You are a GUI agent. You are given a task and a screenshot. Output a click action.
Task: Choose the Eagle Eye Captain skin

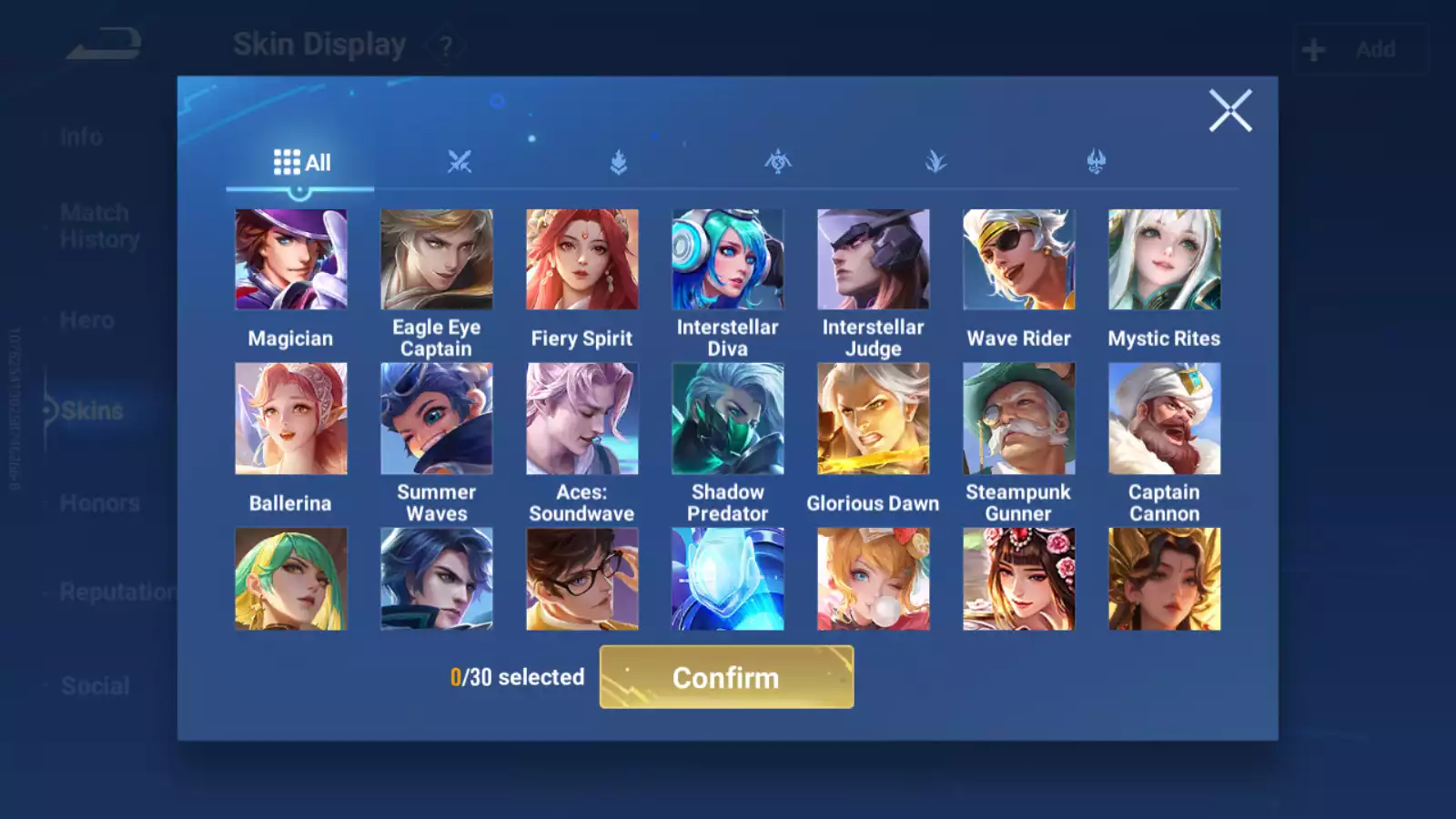(437, 260)
